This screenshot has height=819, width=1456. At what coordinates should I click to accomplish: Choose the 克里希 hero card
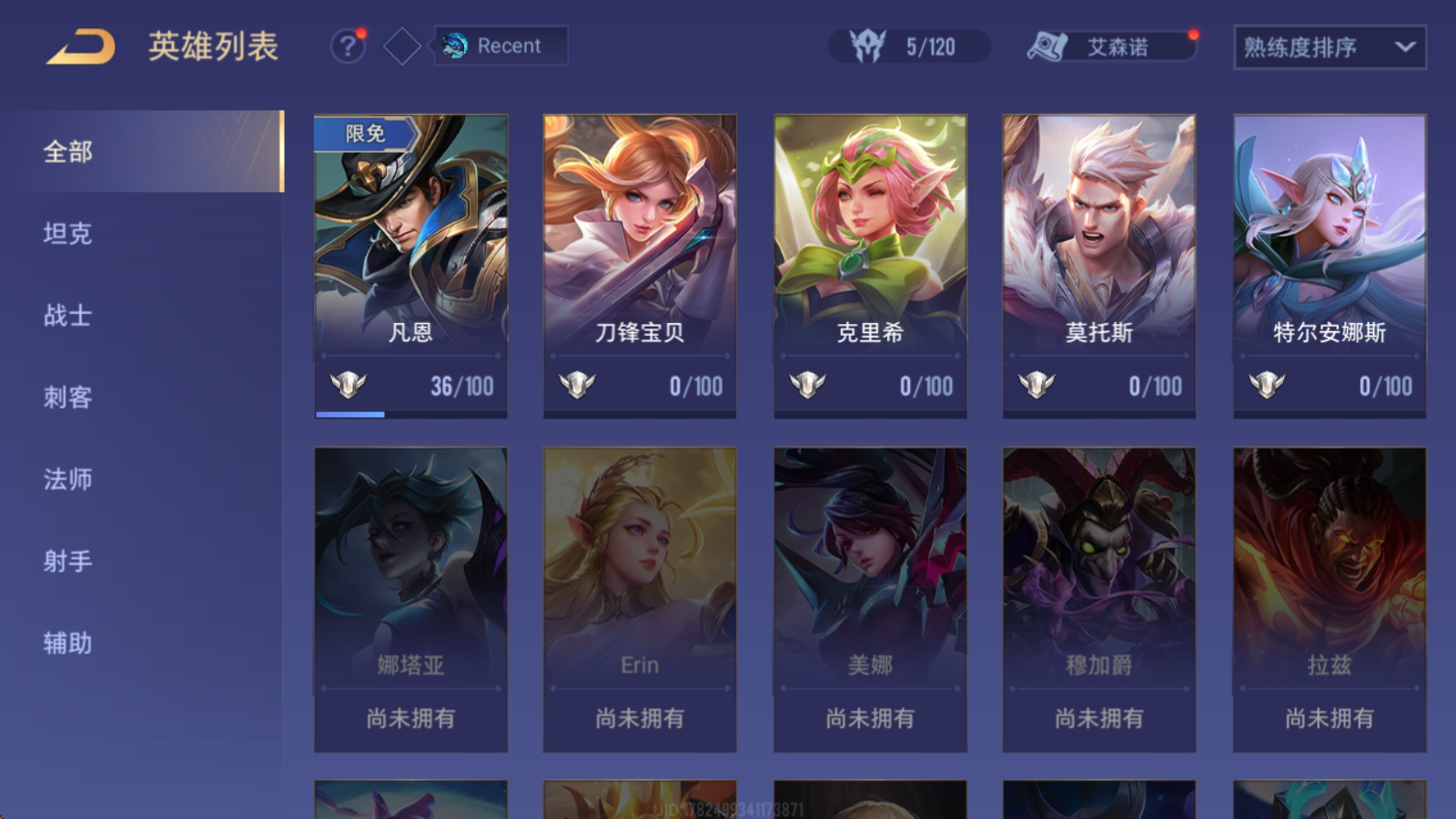870,264
